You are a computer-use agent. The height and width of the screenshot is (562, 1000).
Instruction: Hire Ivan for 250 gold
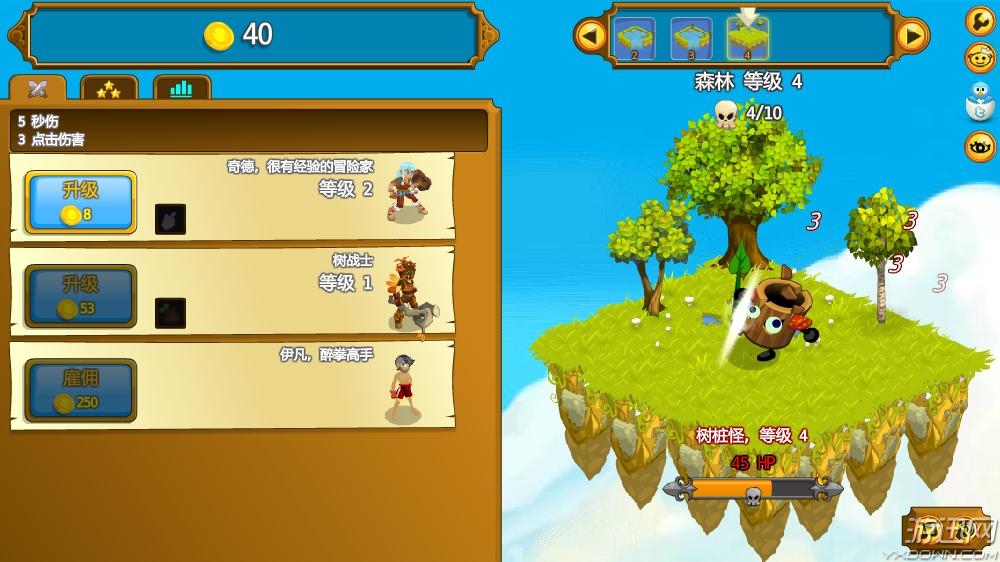click(x=80, y=390)
